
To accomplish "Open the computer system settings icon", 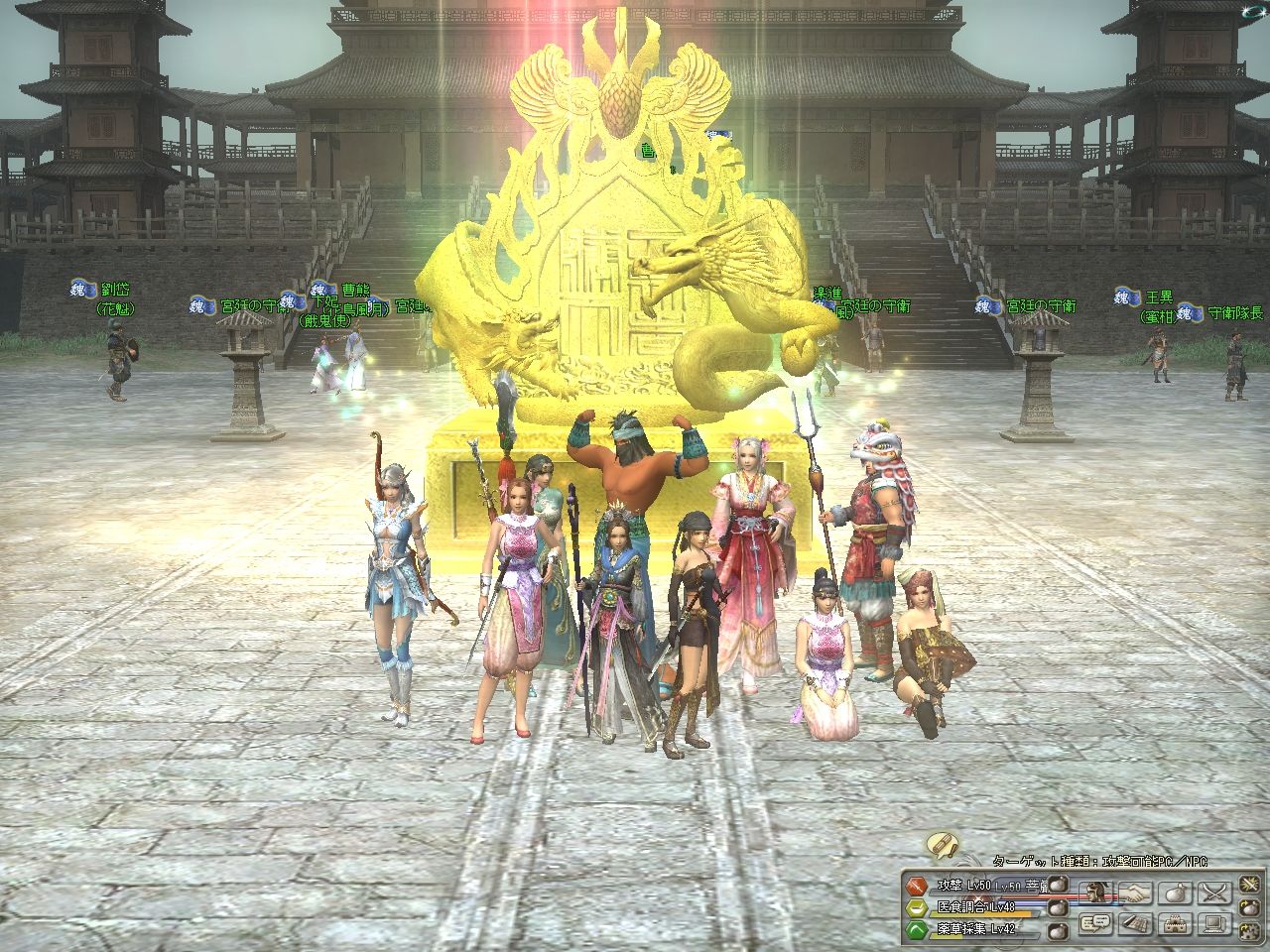I will coord(1213,924).
